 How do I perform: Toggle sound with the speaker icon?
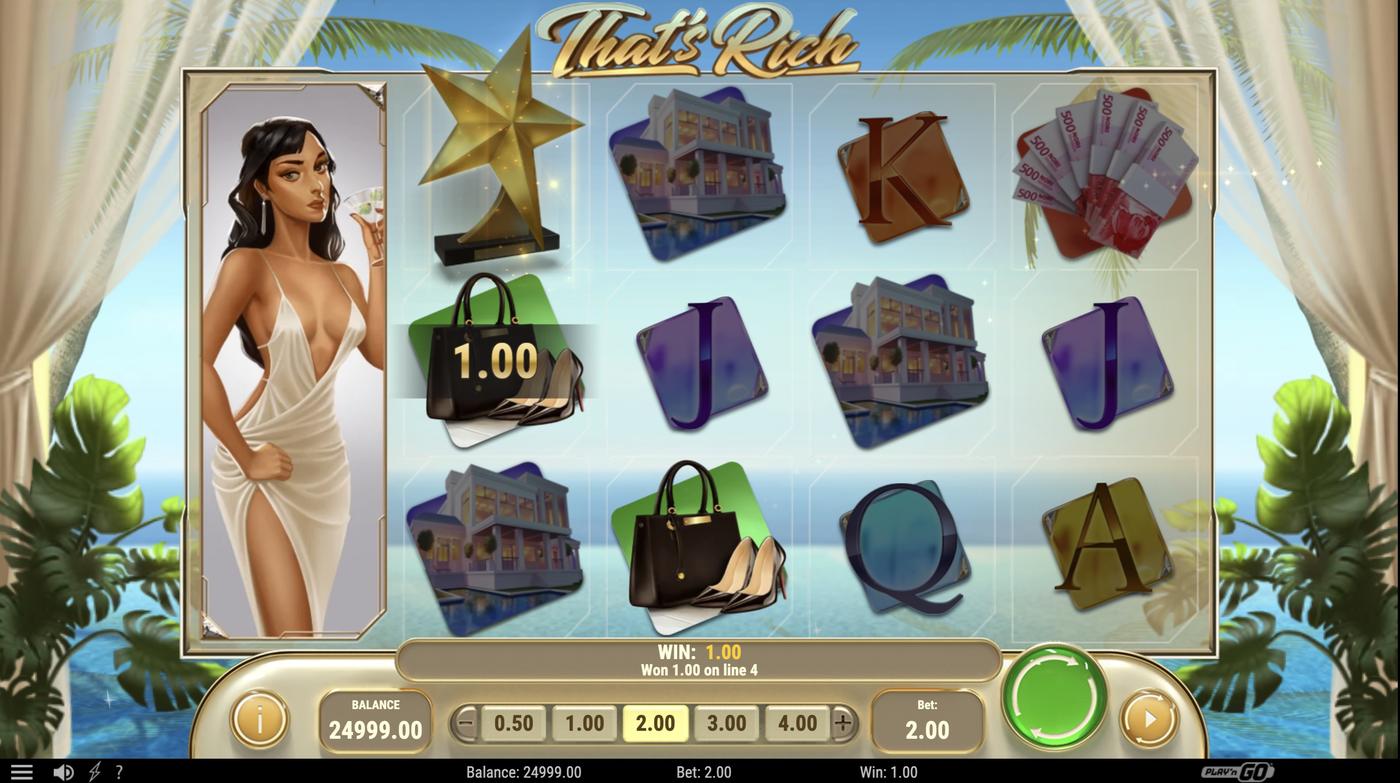click(63, 772)
